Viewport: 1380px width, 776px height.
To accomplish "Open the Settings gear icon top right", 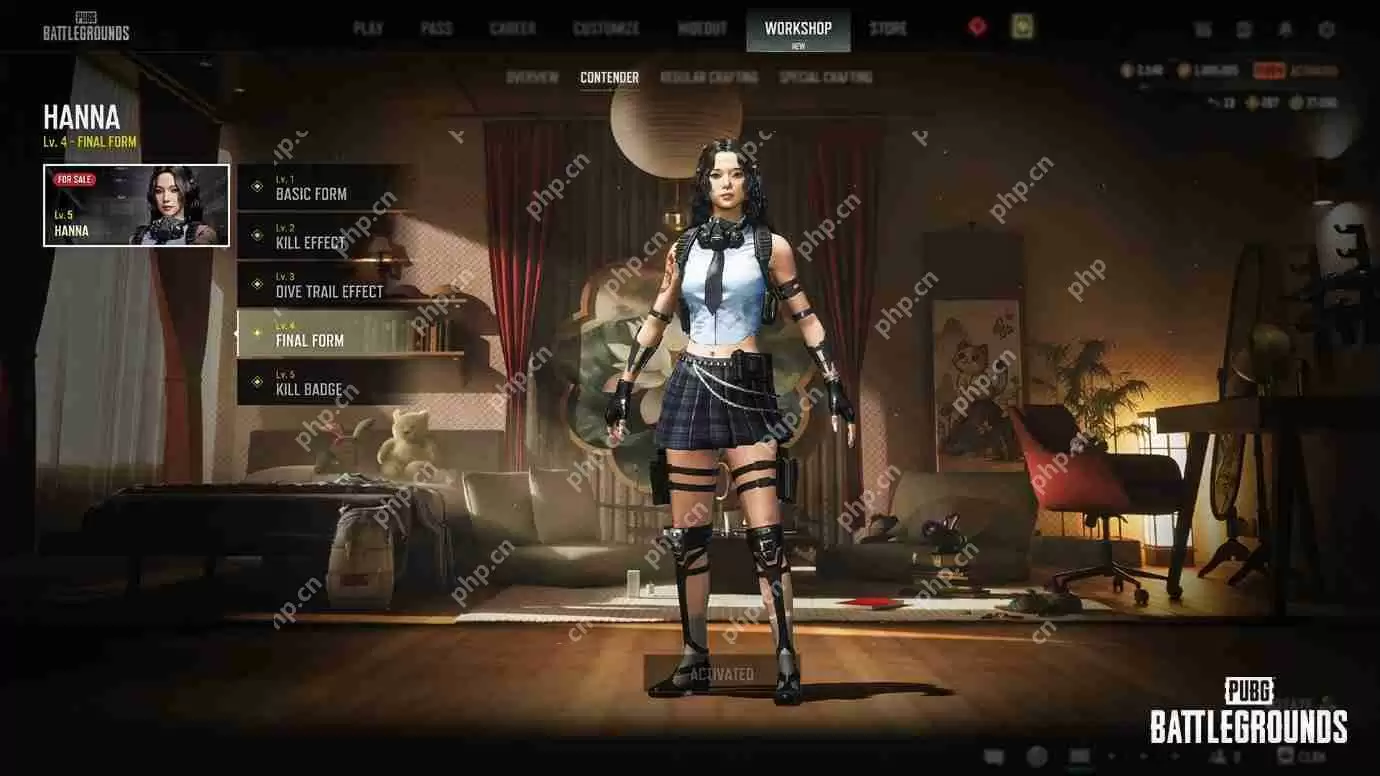I will pyautogui.click(x=1325, y=28).
